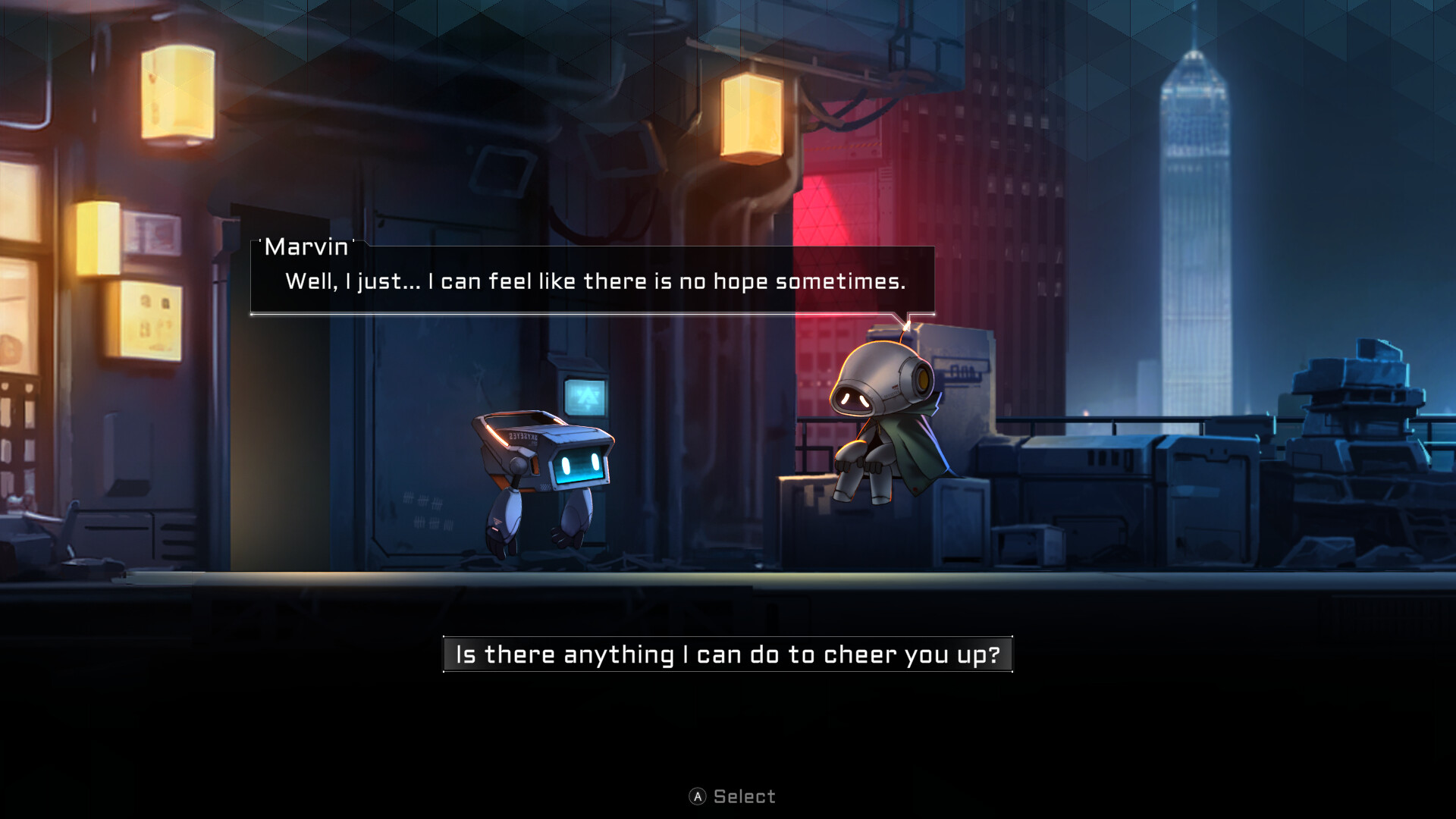Click the antenna light on Marvin's head
This screenshot has height=819, width=1456.
[x=907, y=325]
